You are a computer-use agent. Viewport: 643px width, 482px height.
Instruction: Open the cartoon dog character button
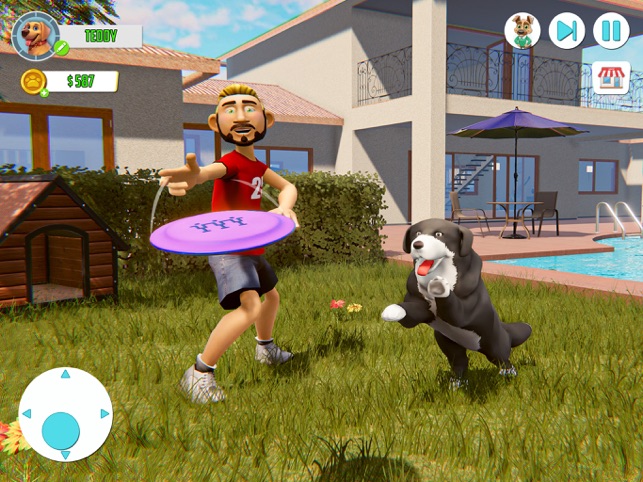pos(521,30)
